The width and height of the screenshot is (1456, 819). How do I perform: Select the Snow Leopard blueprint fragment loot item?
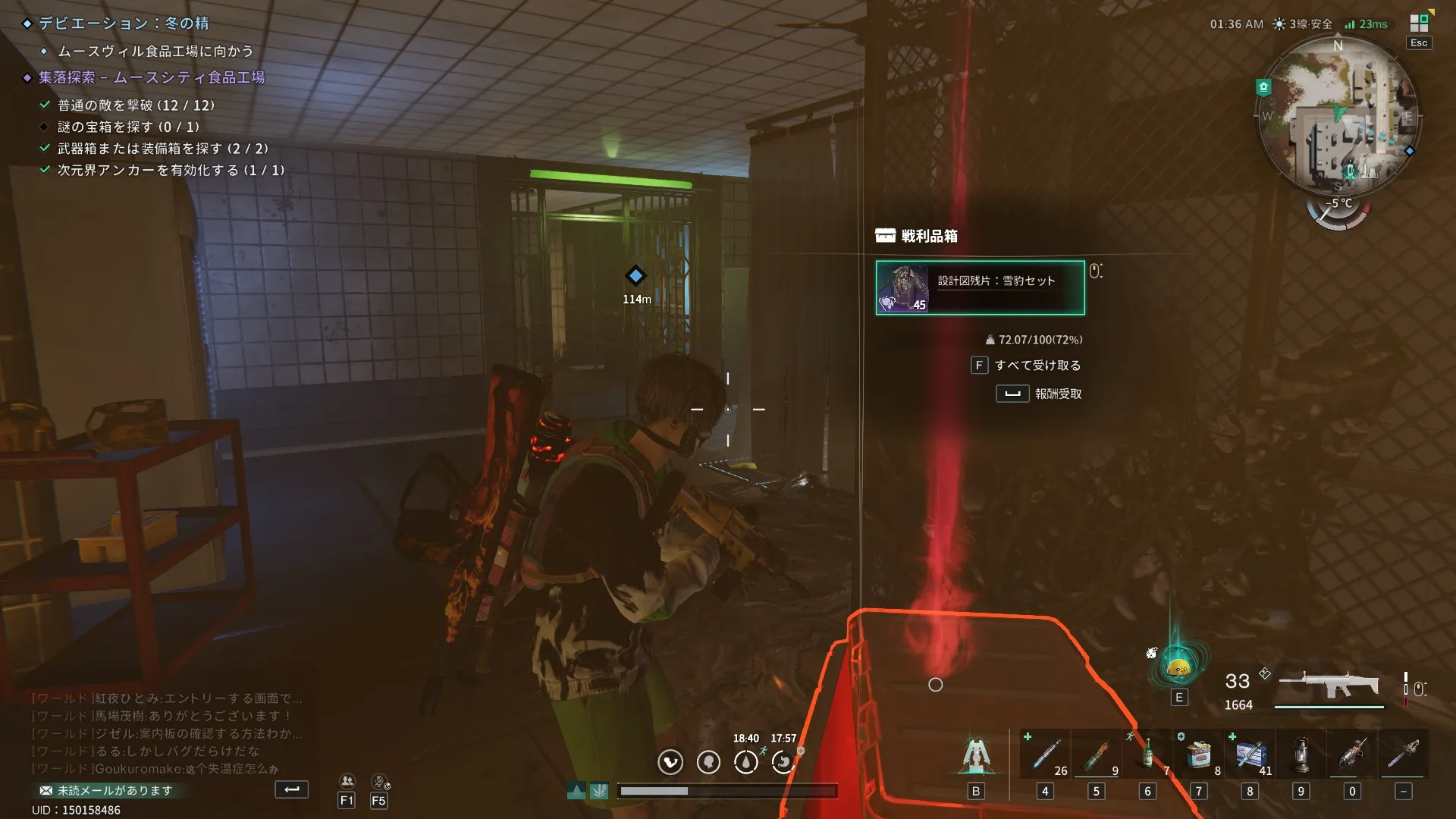point(980,287)
